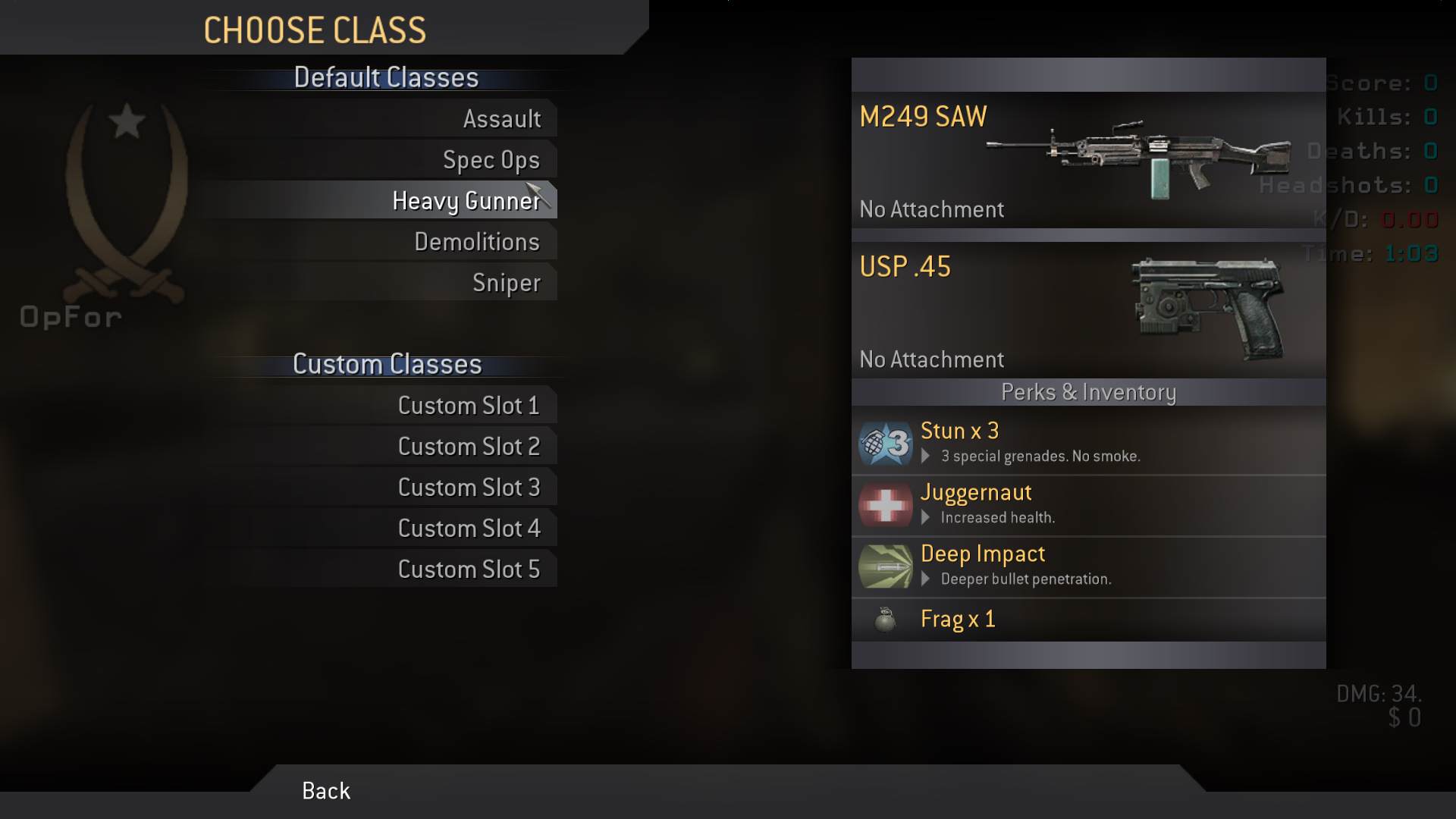Select Custom Slot 1
This screenshot has width=1456, height=819.
tap(468, 406)
